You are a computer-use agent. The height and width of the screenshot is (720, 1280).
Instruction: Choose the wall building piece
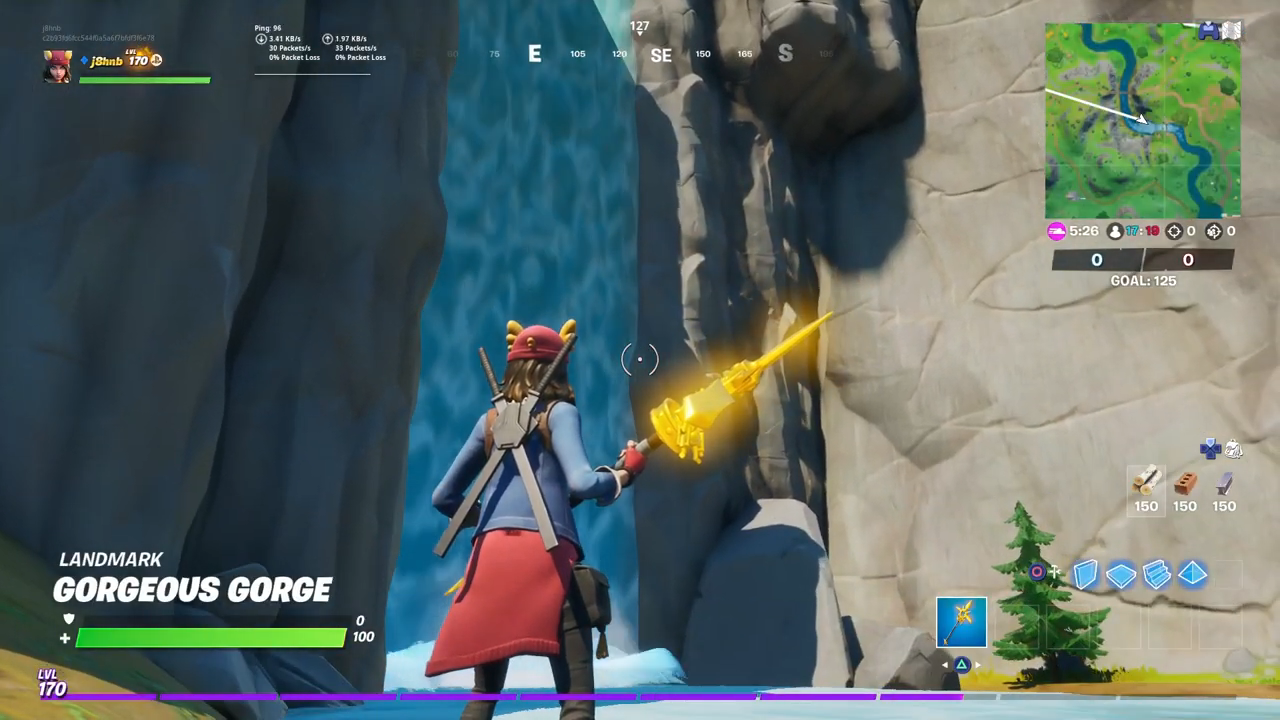click(1086, 574)
